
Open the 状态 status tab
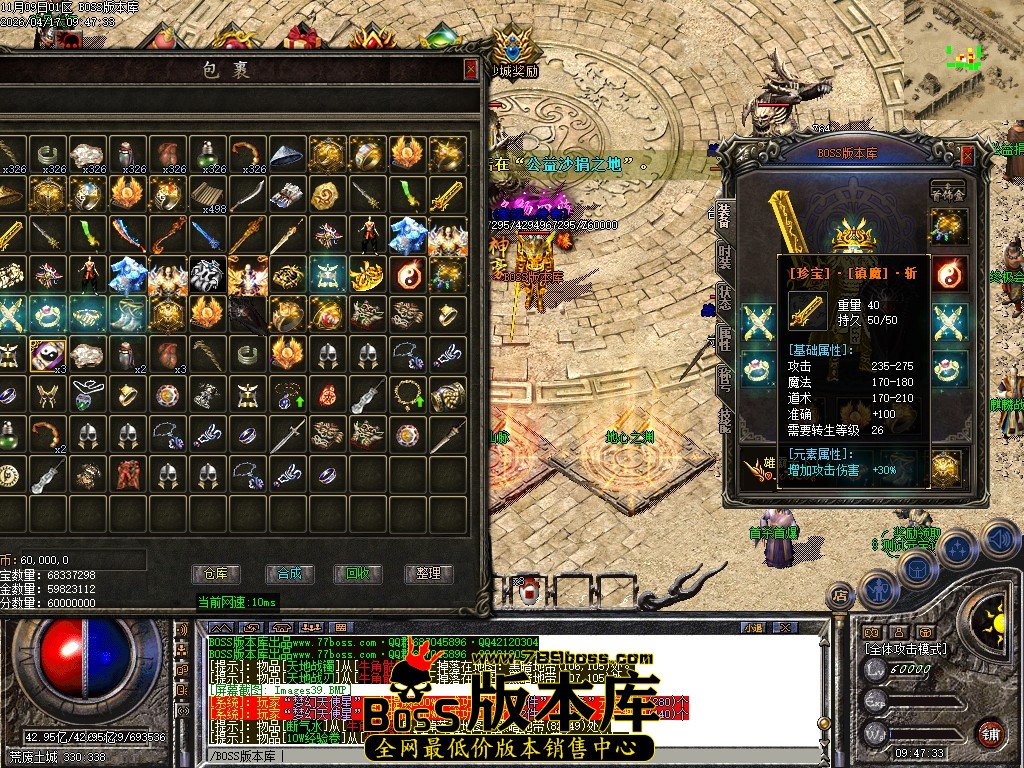pyautogui.click(x=724, y=297)
